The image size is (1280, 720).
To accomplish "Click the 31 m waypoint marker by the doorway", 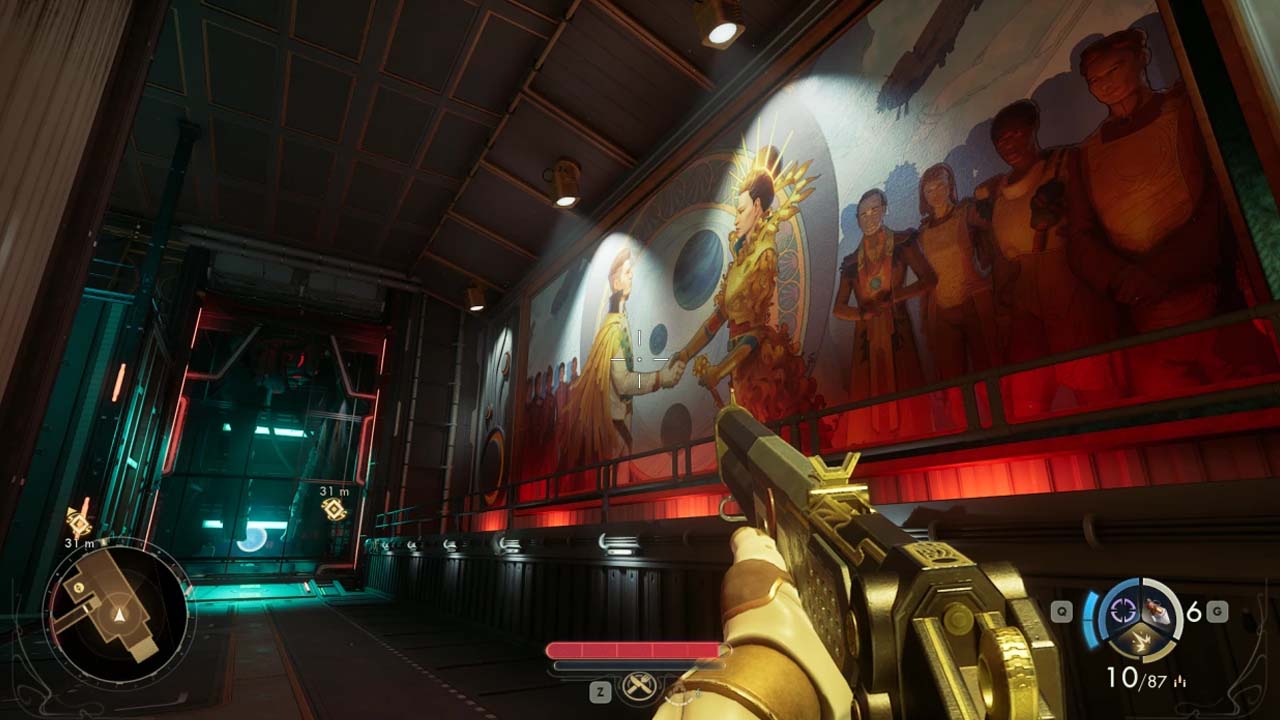I will pos(334,509).
